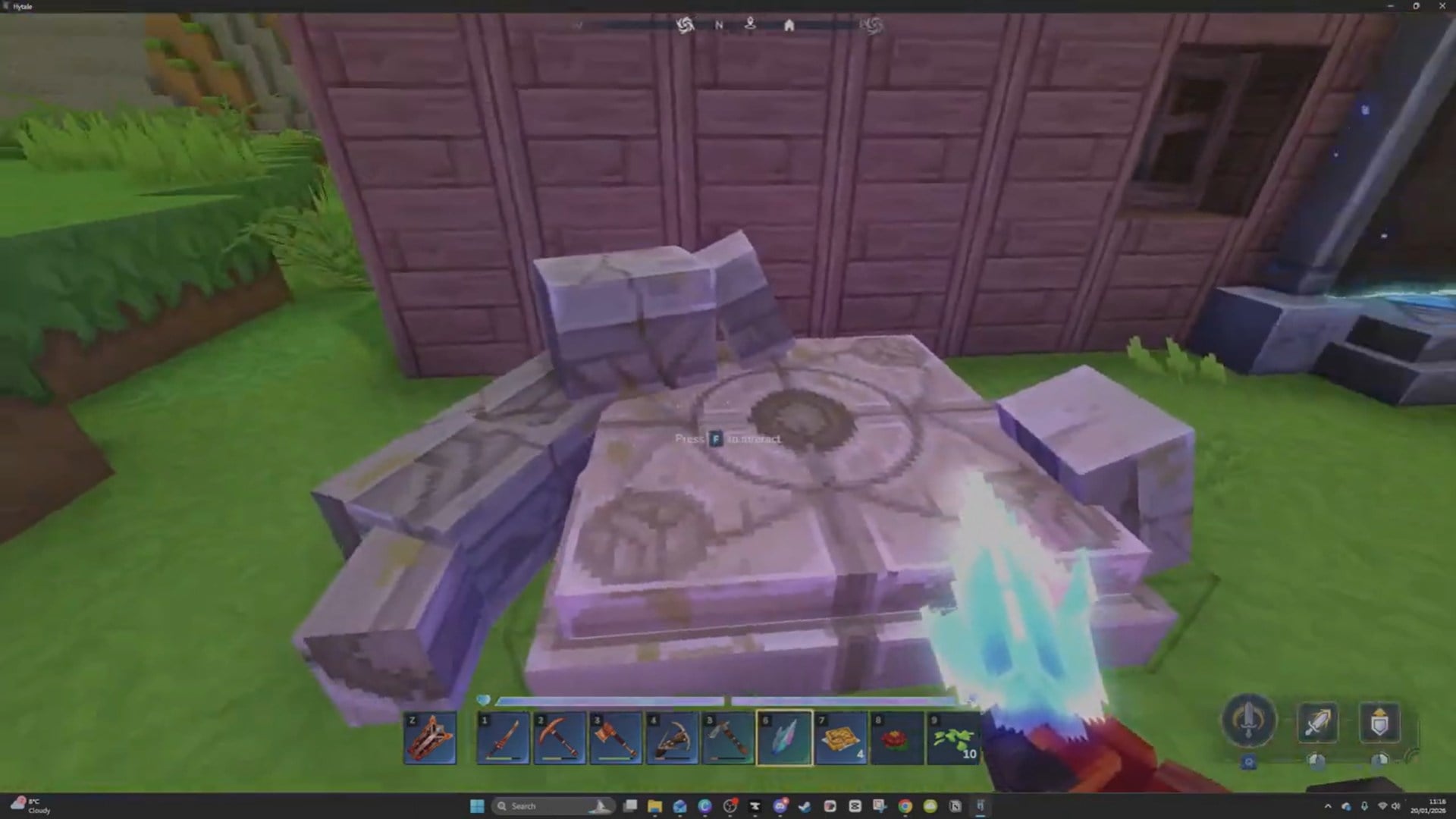
Task: Select the red flower in slot 8
Action: tap(897, 736)
